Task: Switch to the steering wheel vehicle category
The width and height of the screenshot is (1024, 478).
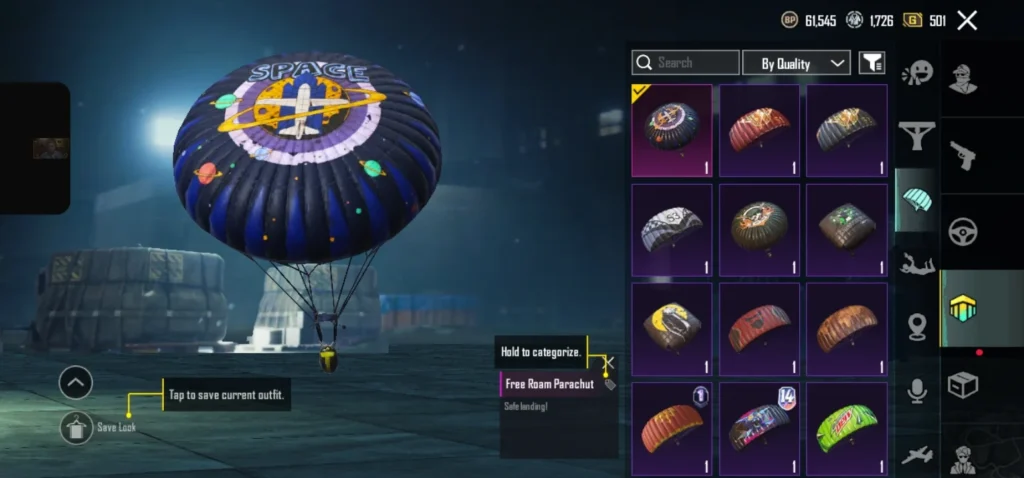Action: pyautogui.click(x=963, y=230)
